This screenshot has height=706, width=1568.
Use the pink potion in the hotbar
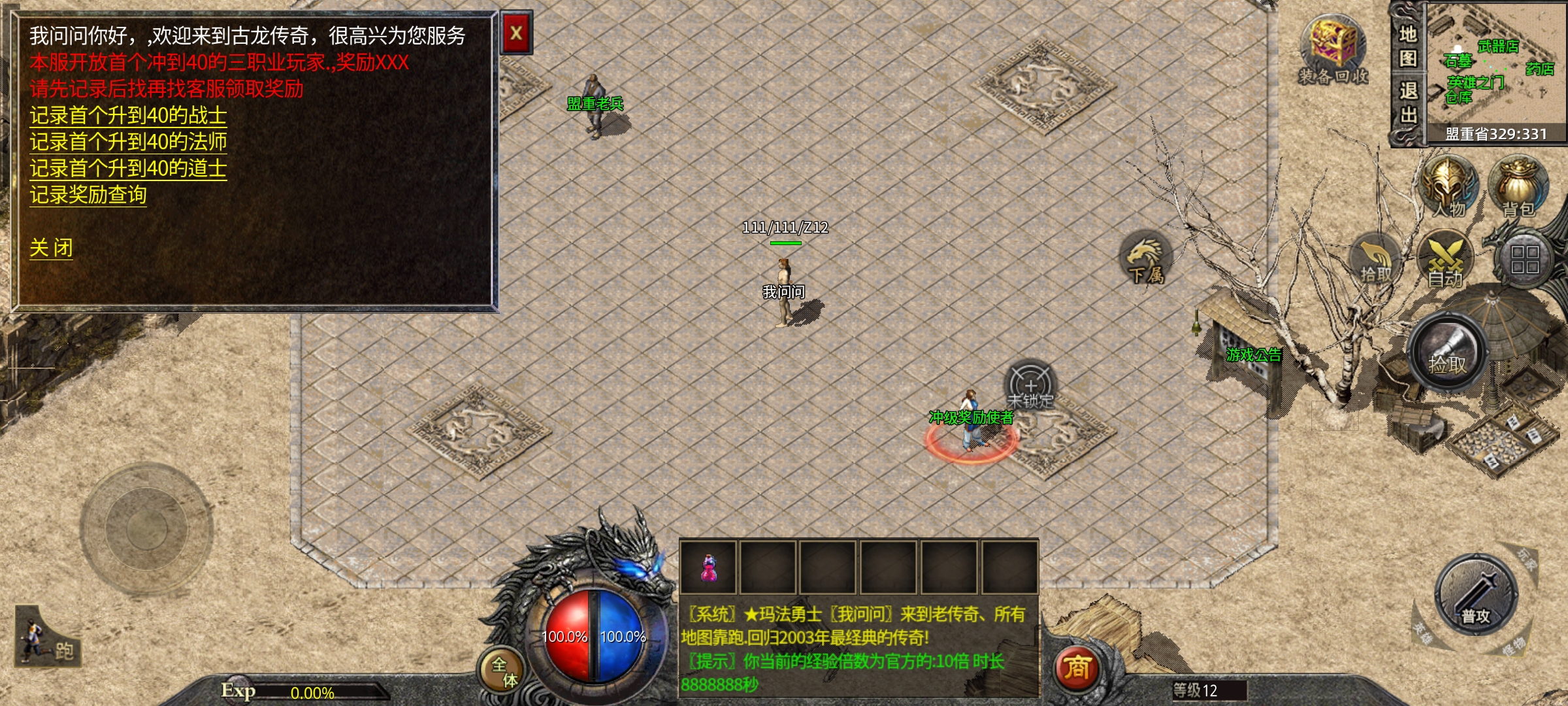pos(709,567)
